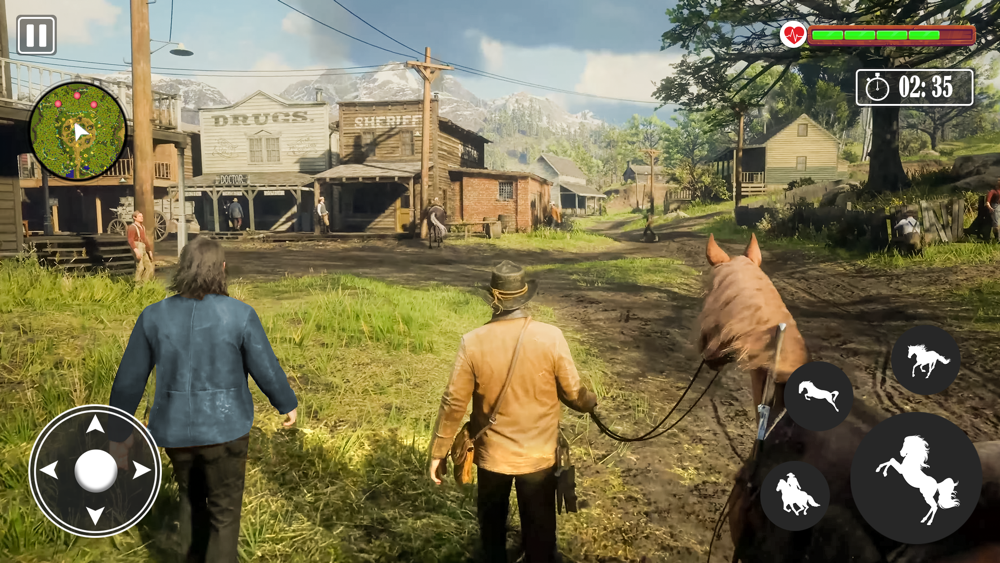This screenshot has height=563, width=1000.
Task: Tap the joystick's right arrow
Action: (x=142, y=470)
